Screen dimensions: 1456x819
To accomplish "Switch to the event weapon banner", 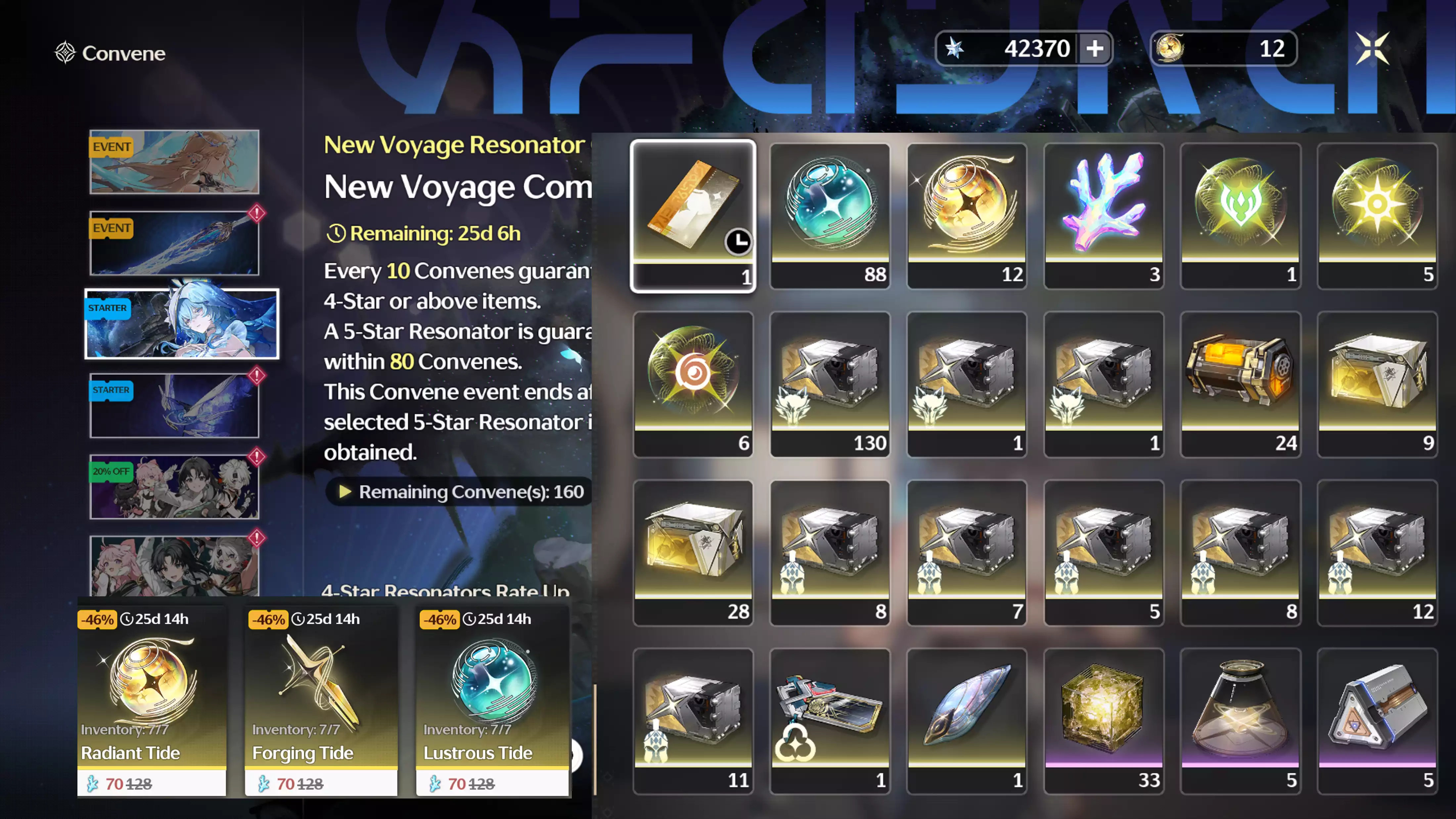I will pos(174,243).
